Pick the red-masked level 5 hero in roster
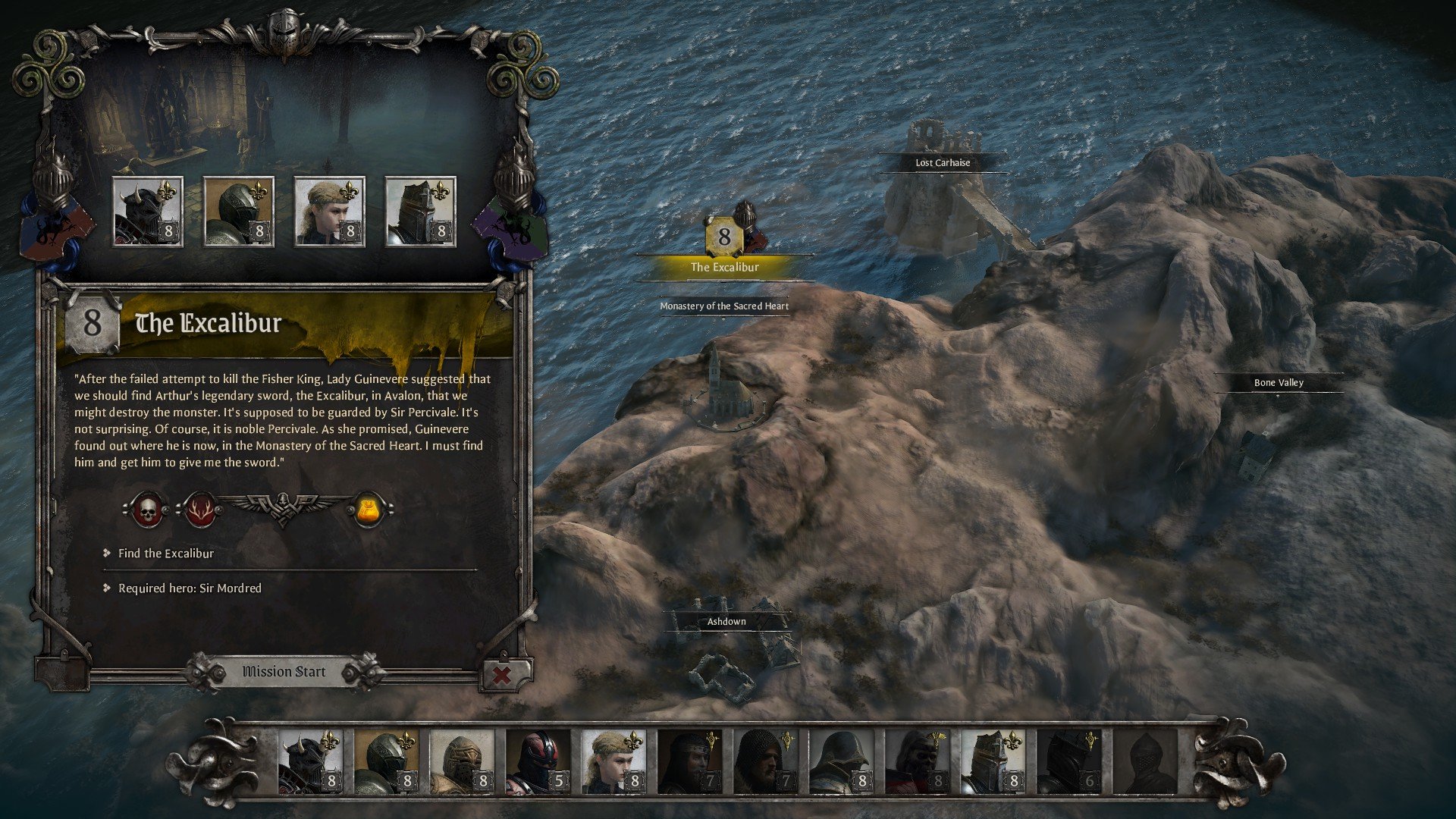Screen dimensions: 1456x819 pos(538,761)
